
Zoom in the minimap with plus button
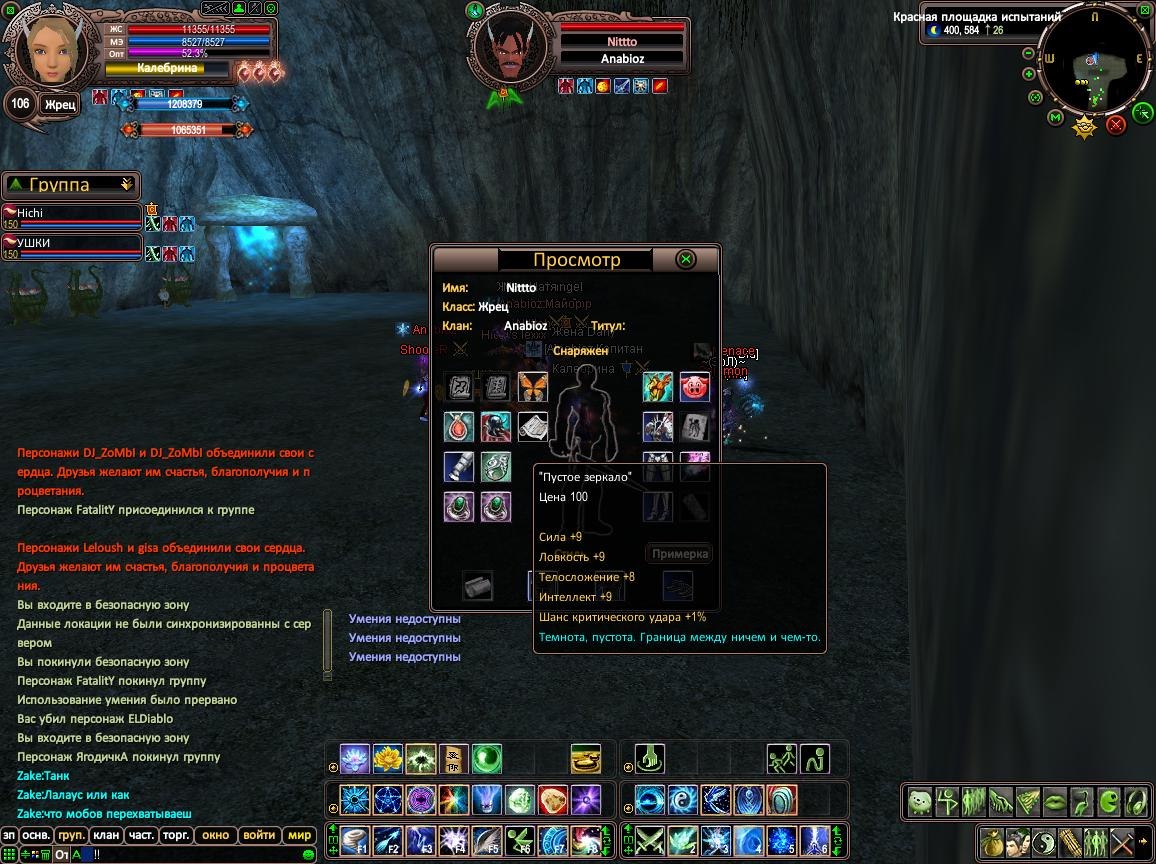click(x=1029, y=74)
